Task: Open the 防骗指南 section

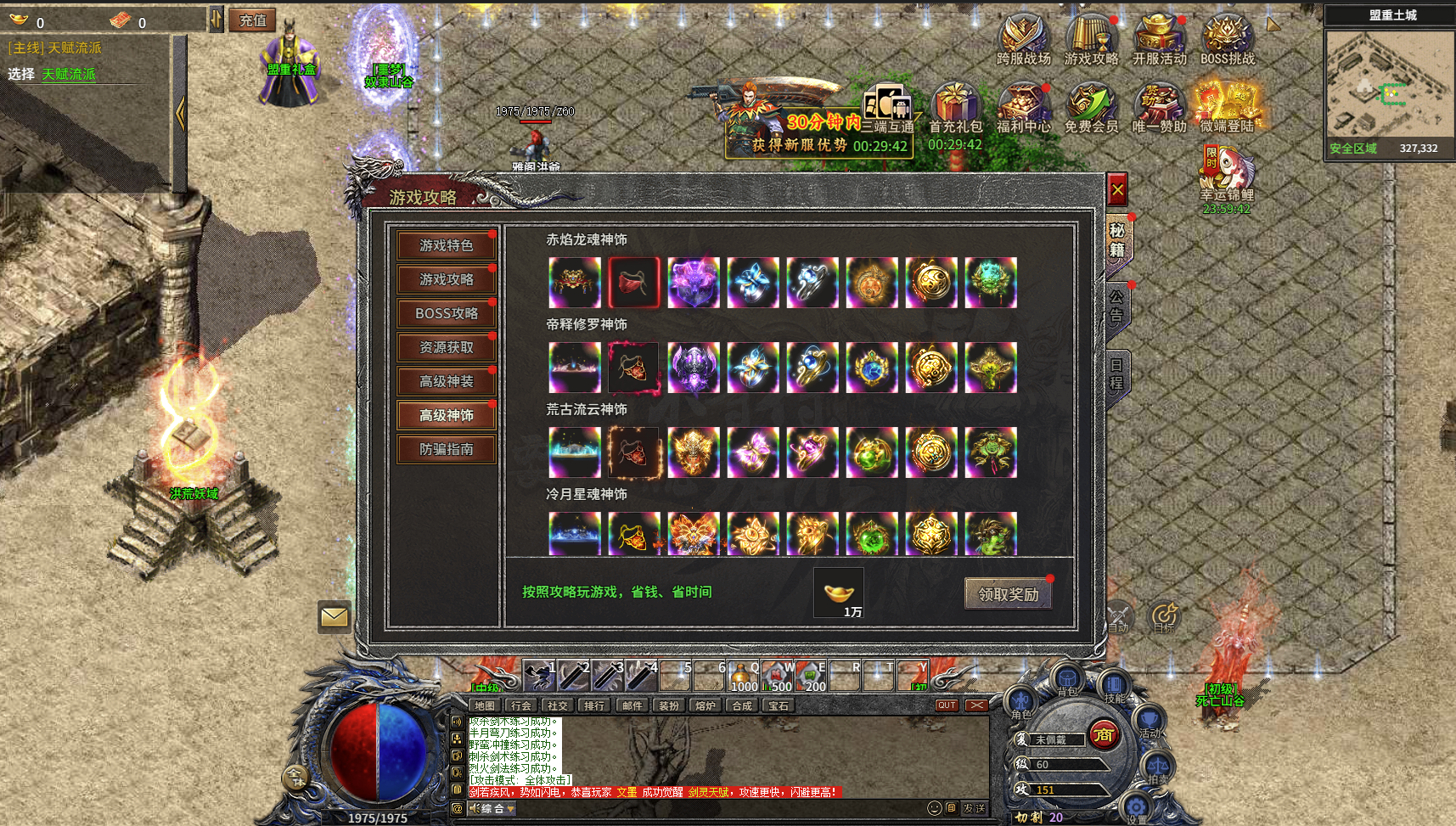Action: pyautogui.click(x=446, y=449)
